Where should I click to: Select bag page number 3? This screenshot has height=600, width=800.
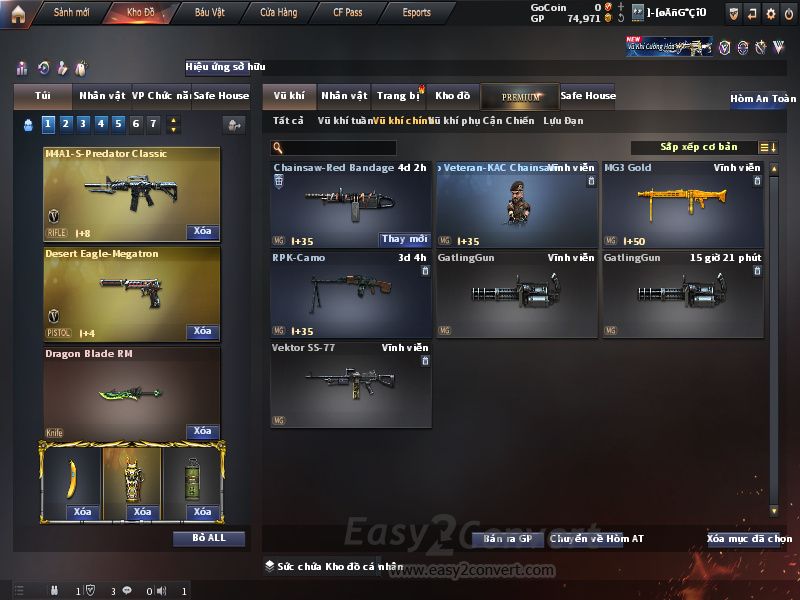click(83, 124)
